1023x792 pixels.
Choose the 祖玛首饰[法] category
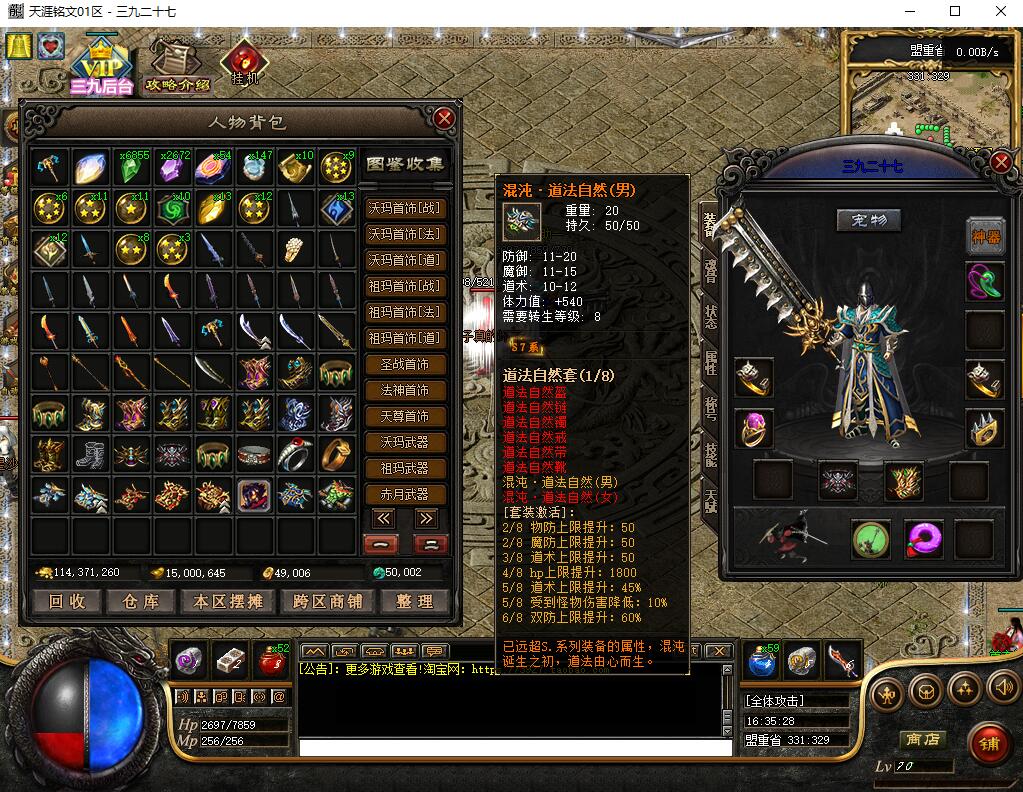405,313
